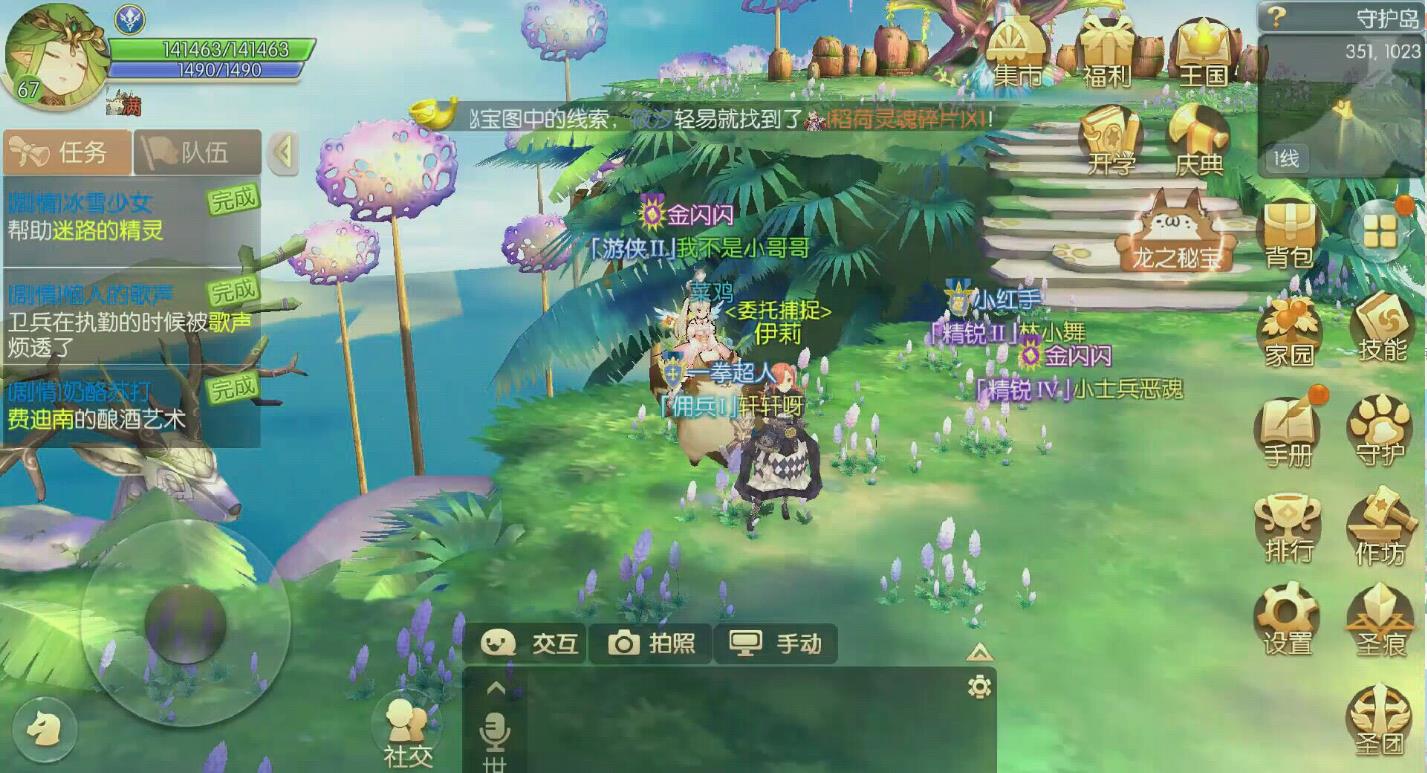This screenshot has width=1427, height=773.
Task: Switch to the 队伍 (team) tab
Action: click(x=195, y=152)
